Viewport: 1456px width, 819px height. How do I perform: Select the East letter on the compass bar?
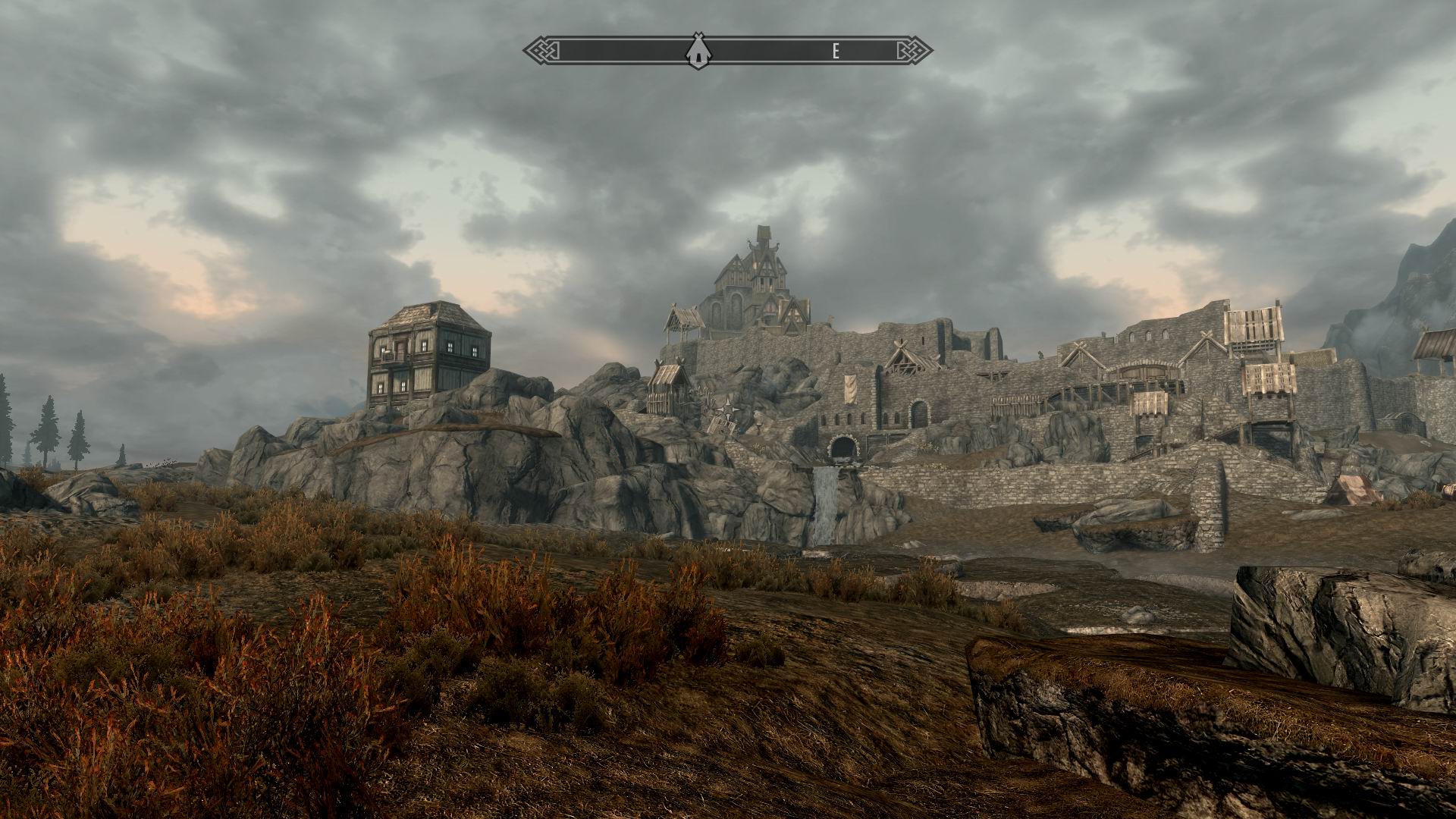click(x=836, y=51)
